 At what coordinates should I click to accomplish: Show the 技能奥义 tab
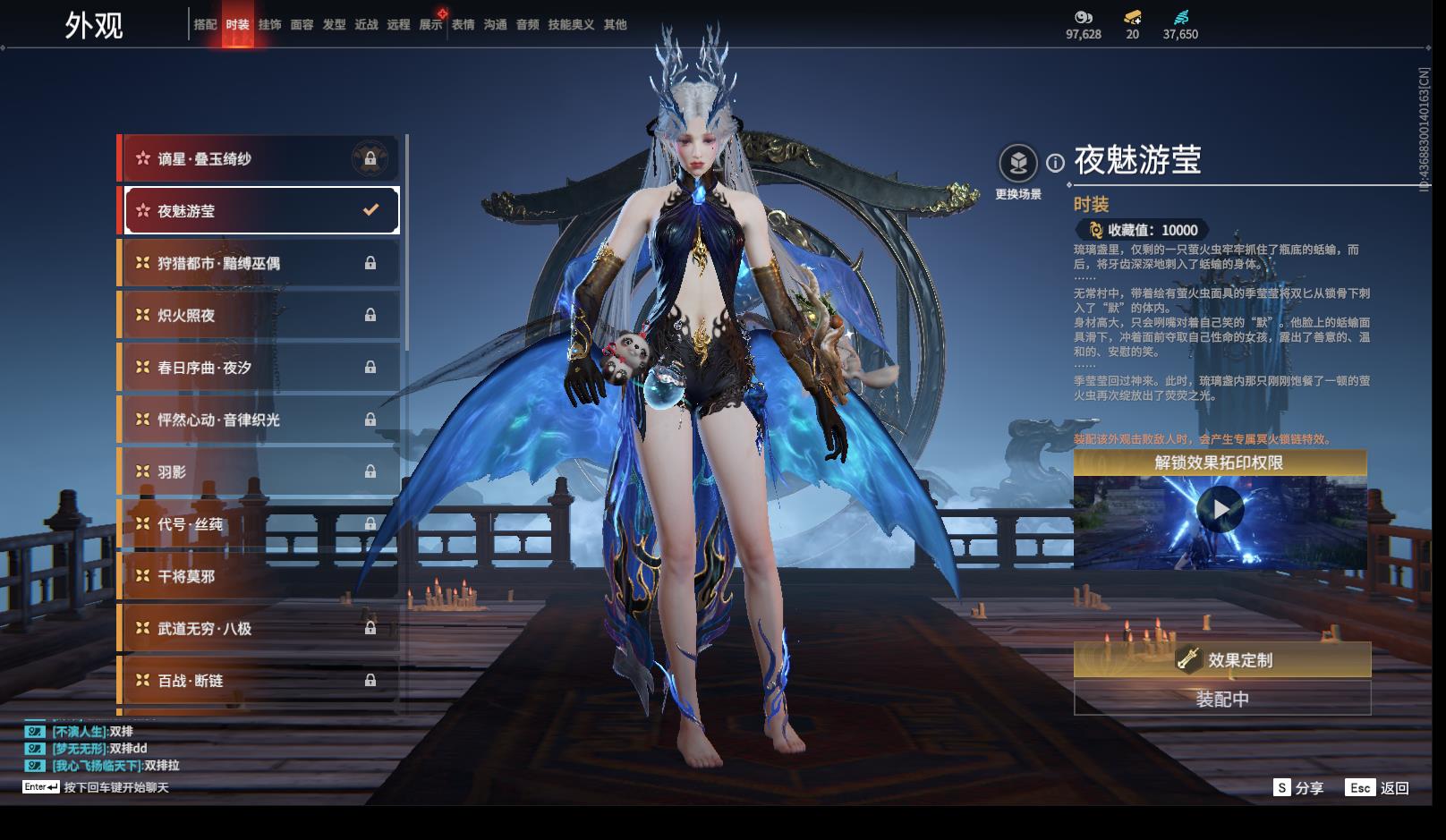(571, 25)
